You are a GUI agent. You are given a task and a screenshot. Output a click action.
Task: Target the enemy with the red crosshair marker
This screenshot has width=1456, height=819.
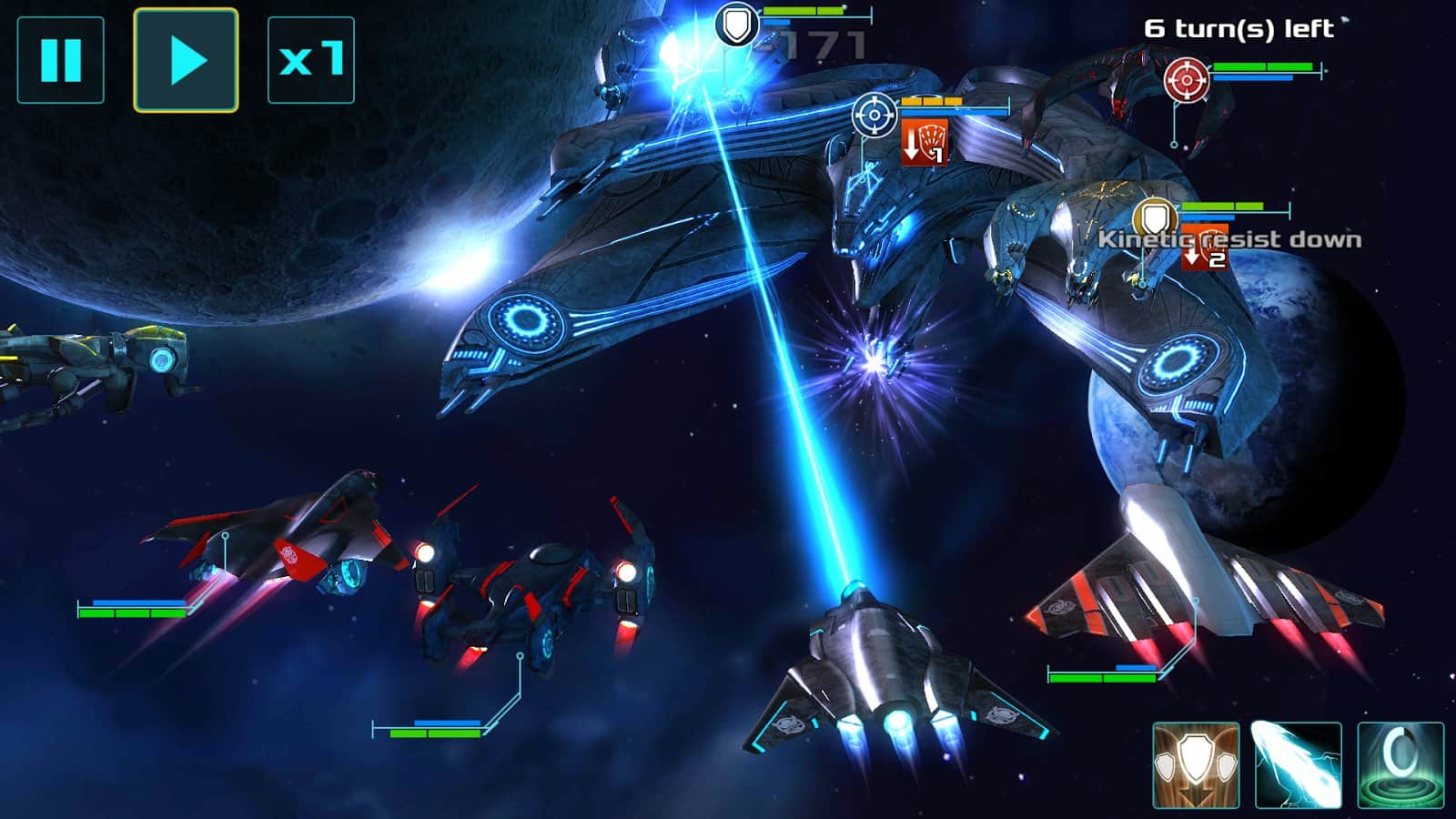(1187, 80)
